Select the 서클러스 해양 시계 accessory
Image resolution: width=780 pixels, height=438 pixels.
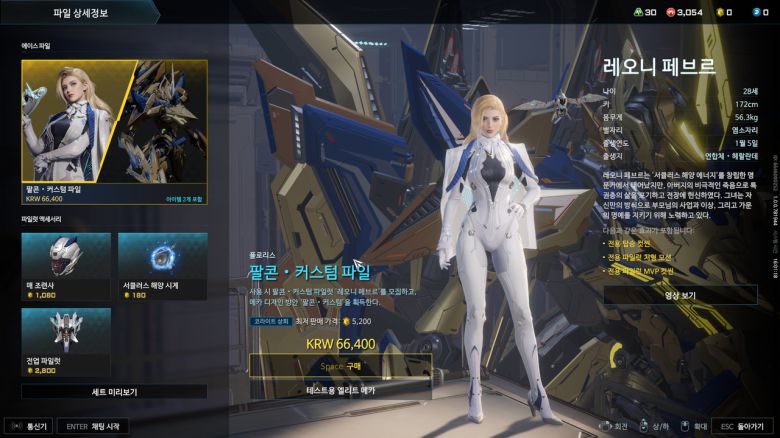click(x=162, y=265)
